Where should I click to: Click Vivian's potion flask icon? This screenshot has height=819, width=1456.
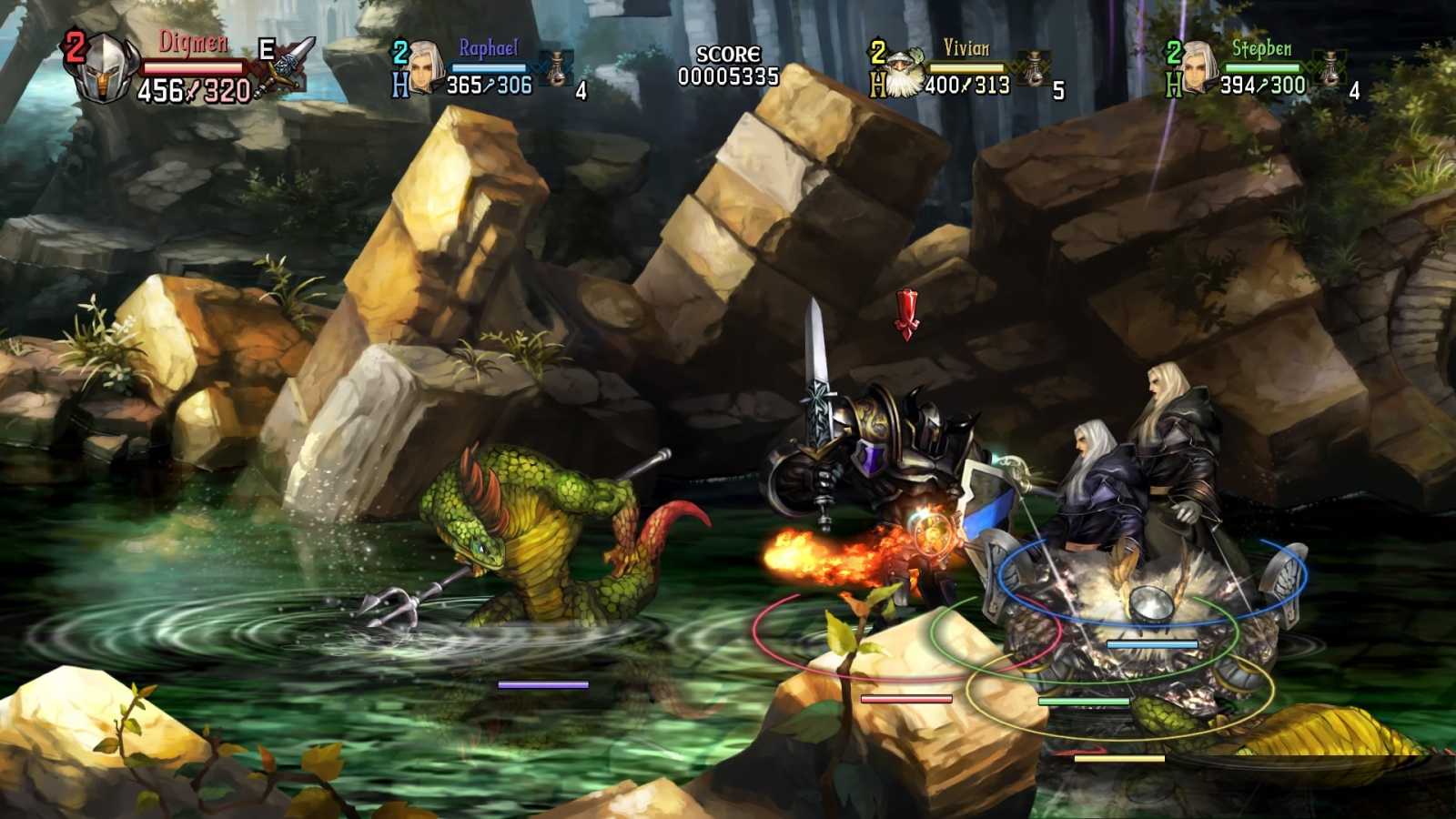1035,64
